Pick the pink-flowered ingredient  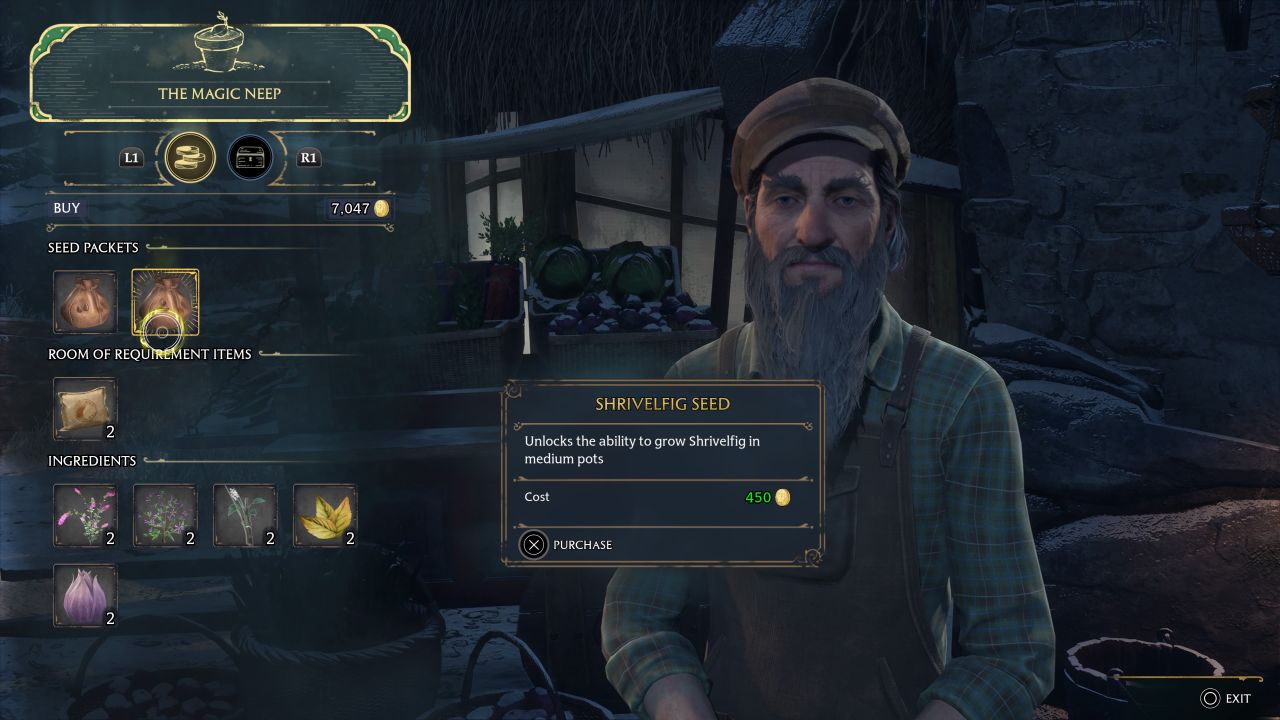(x=85, y=515)
